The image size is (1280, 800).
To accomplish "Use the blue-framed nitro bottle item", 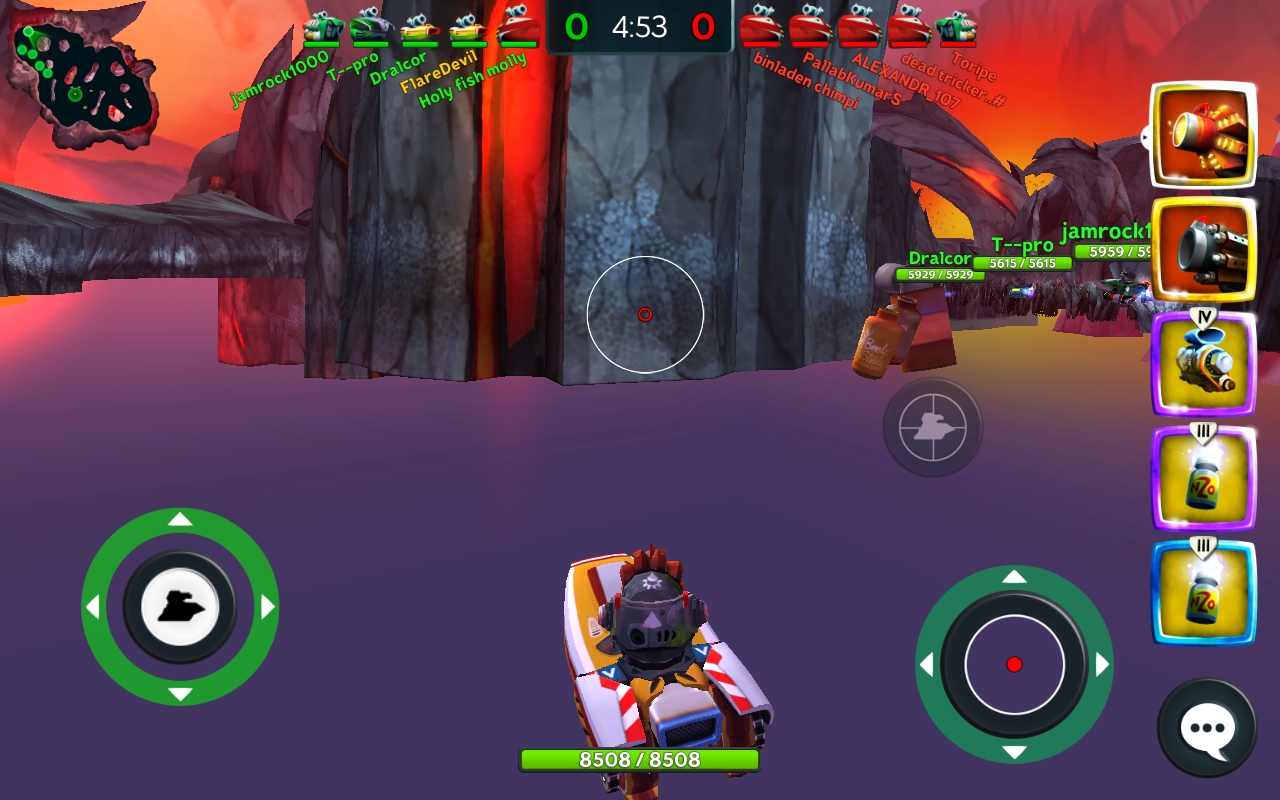I will pyautogui.click(x=1204, y=592).
